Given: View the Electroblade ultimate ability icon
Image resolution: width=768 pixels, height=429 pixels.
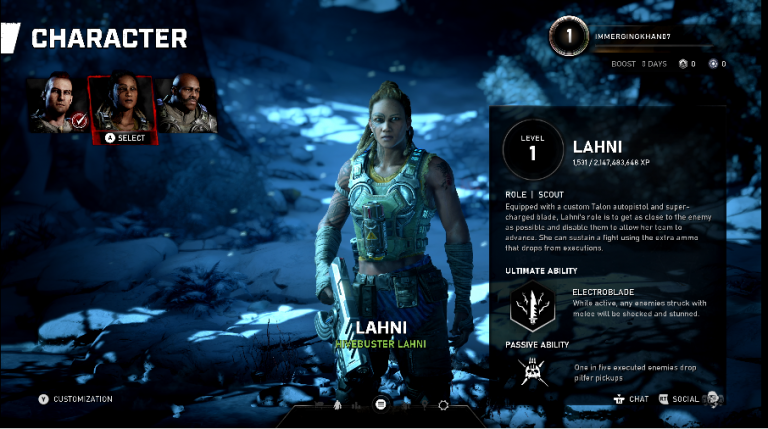Looking at the screenshot, I should pos(532,305).
